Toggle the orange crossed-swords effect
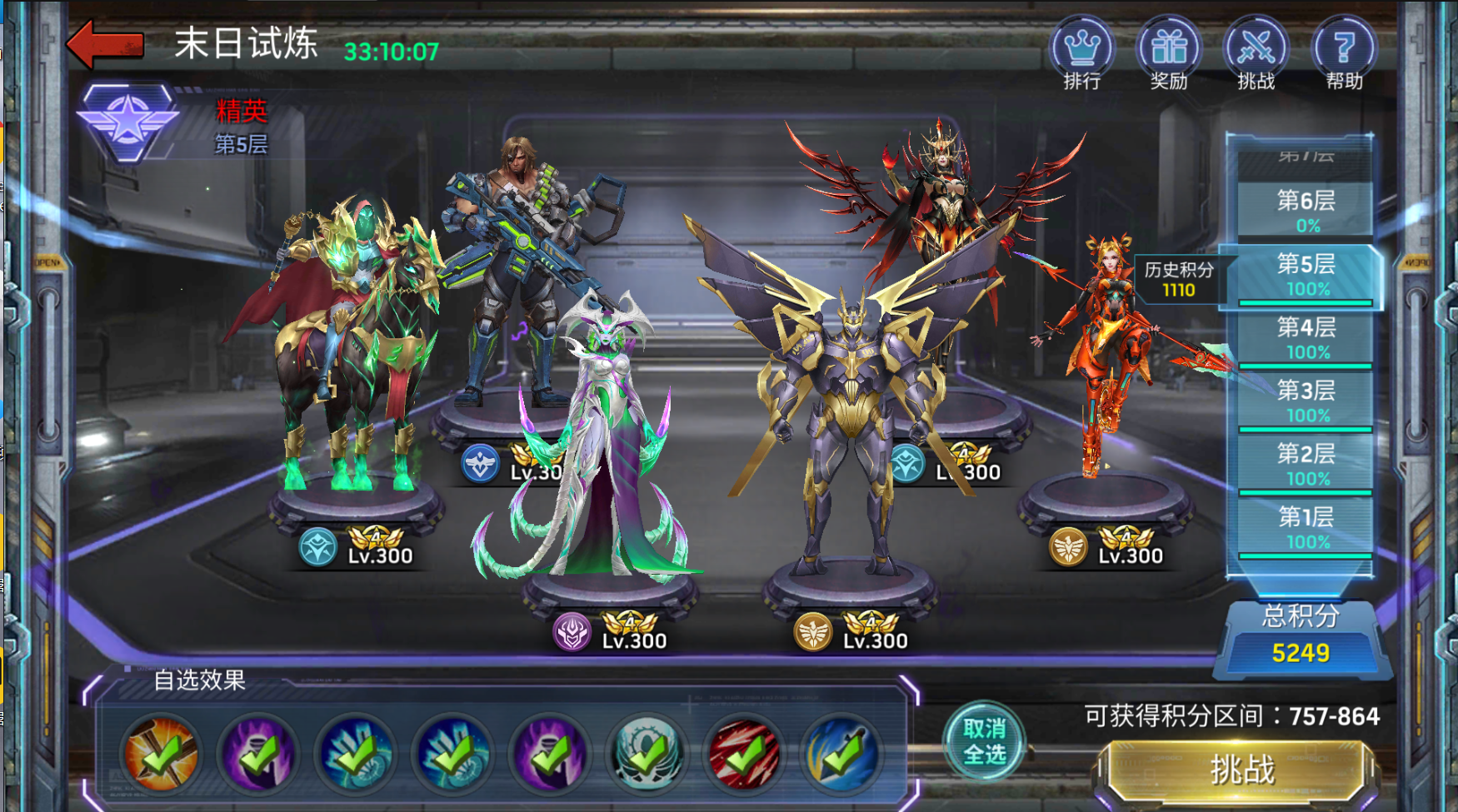This screenshot has height=812, width=1458. pyautogui.click(x=161, y=754)
